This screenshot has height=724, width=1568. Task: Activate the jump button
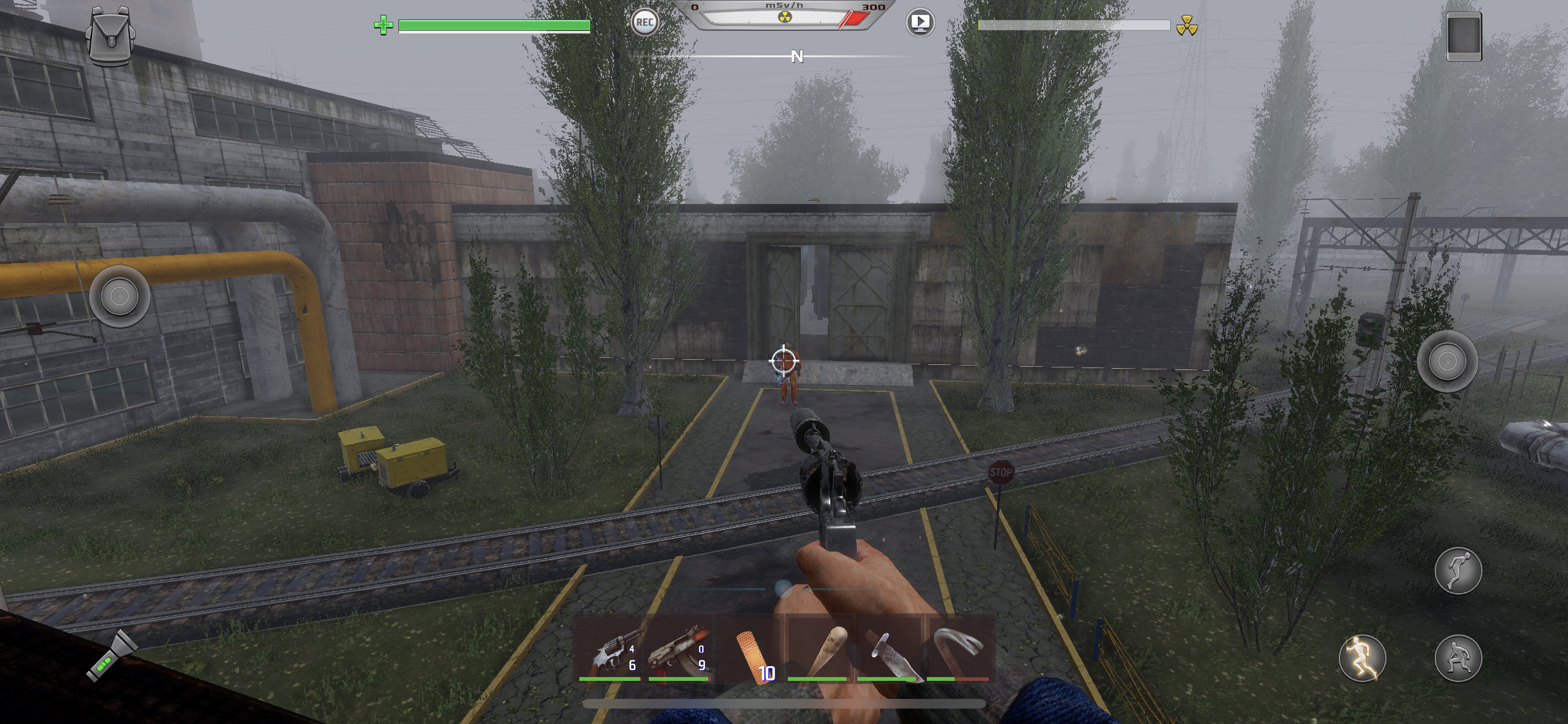click(1458, 571)
